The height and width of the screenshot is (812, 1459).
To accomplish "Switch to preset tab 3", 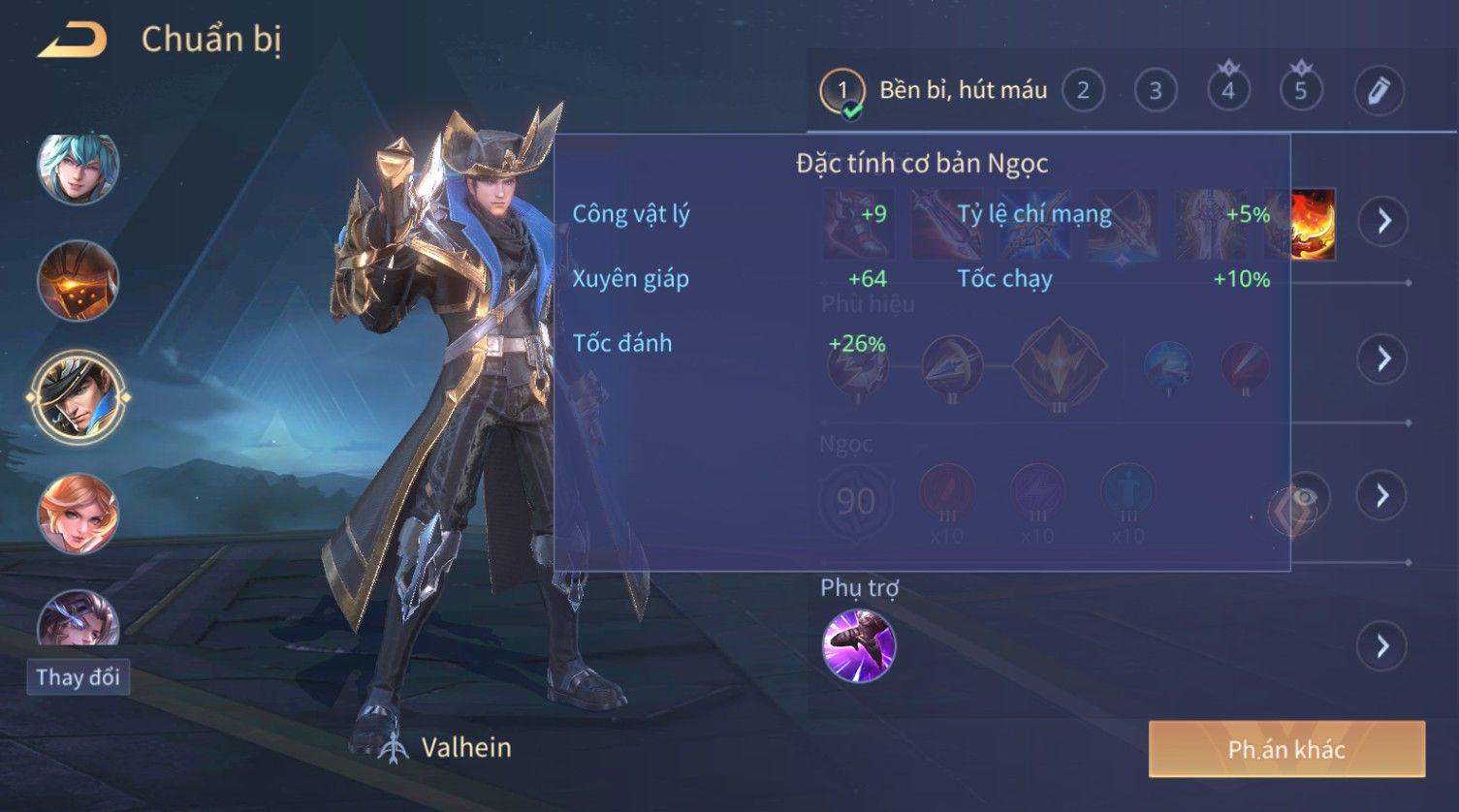I will [1156, 91].
